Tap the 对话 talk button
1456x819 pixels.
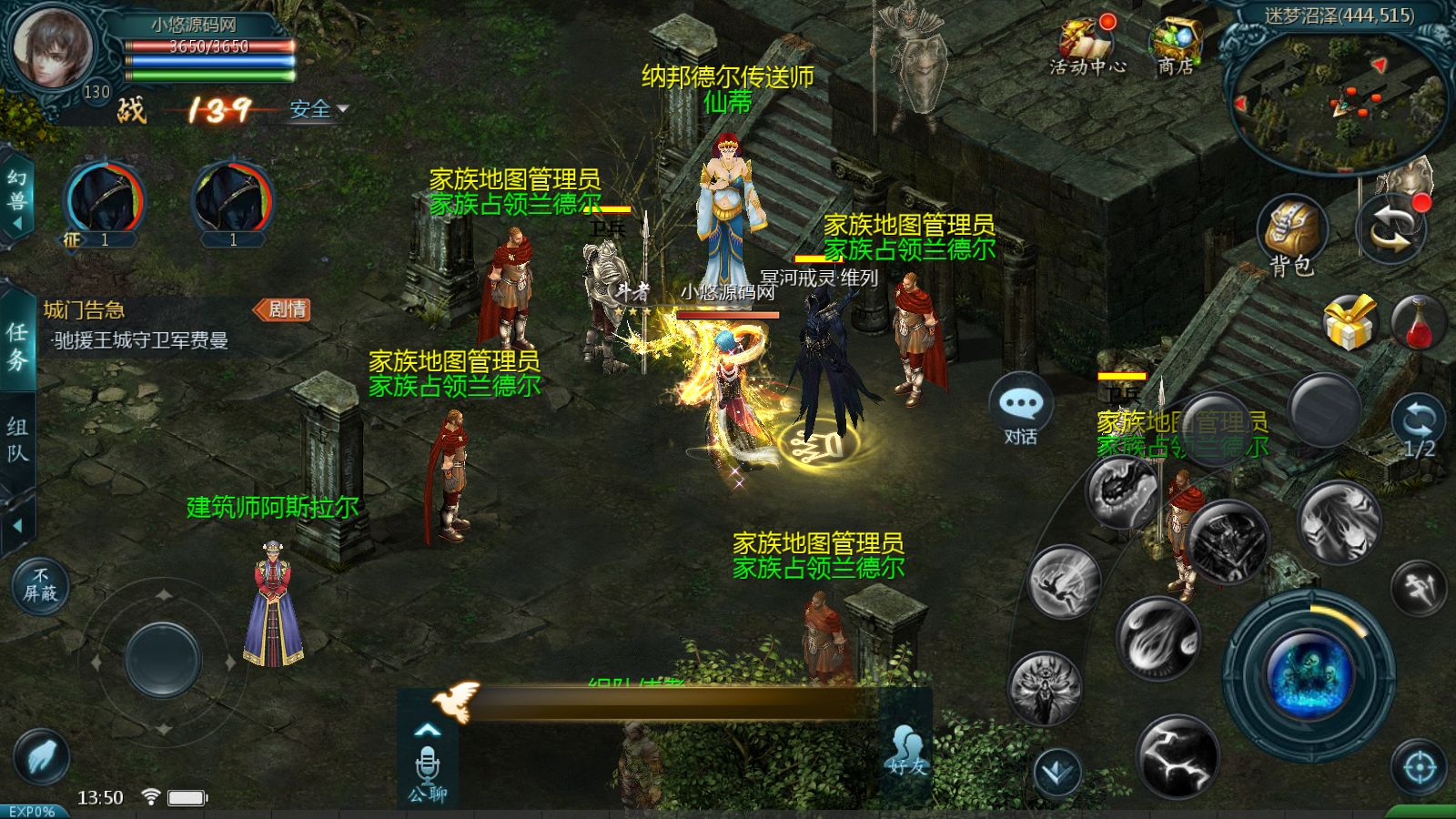1020,411
